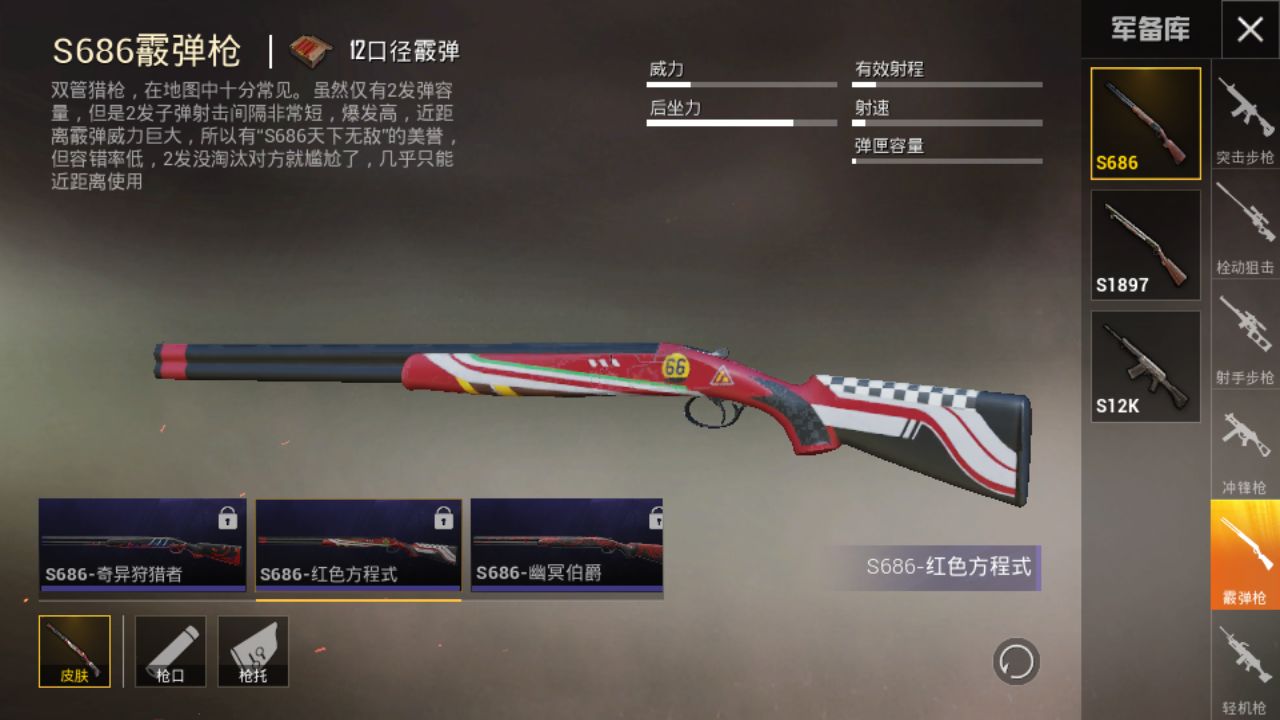Viewport: 1280px width, 720px height.
Task: Close the armory screen
Action: (x=1250, y=29)
